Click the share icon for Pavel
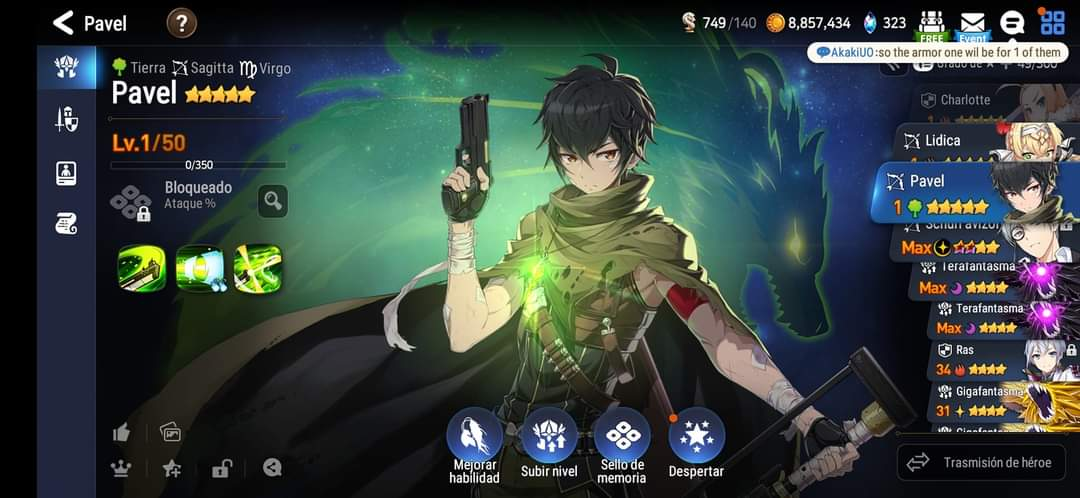The image size is (1080, 498). point(272,467)
